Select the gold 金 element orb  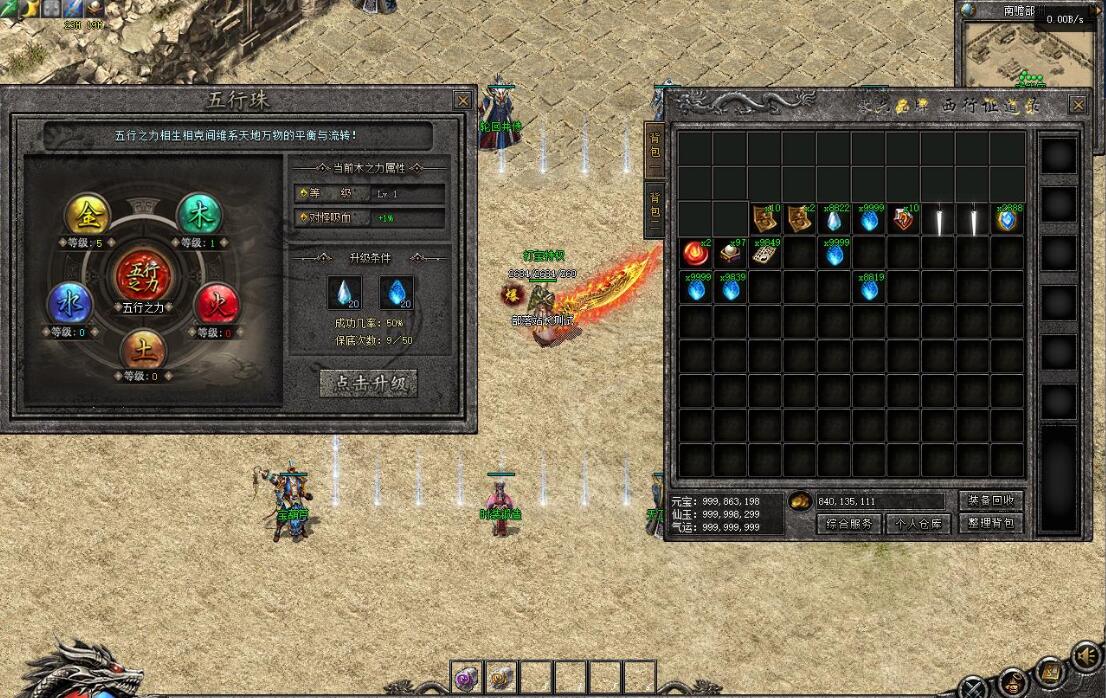tap(87, 213)
